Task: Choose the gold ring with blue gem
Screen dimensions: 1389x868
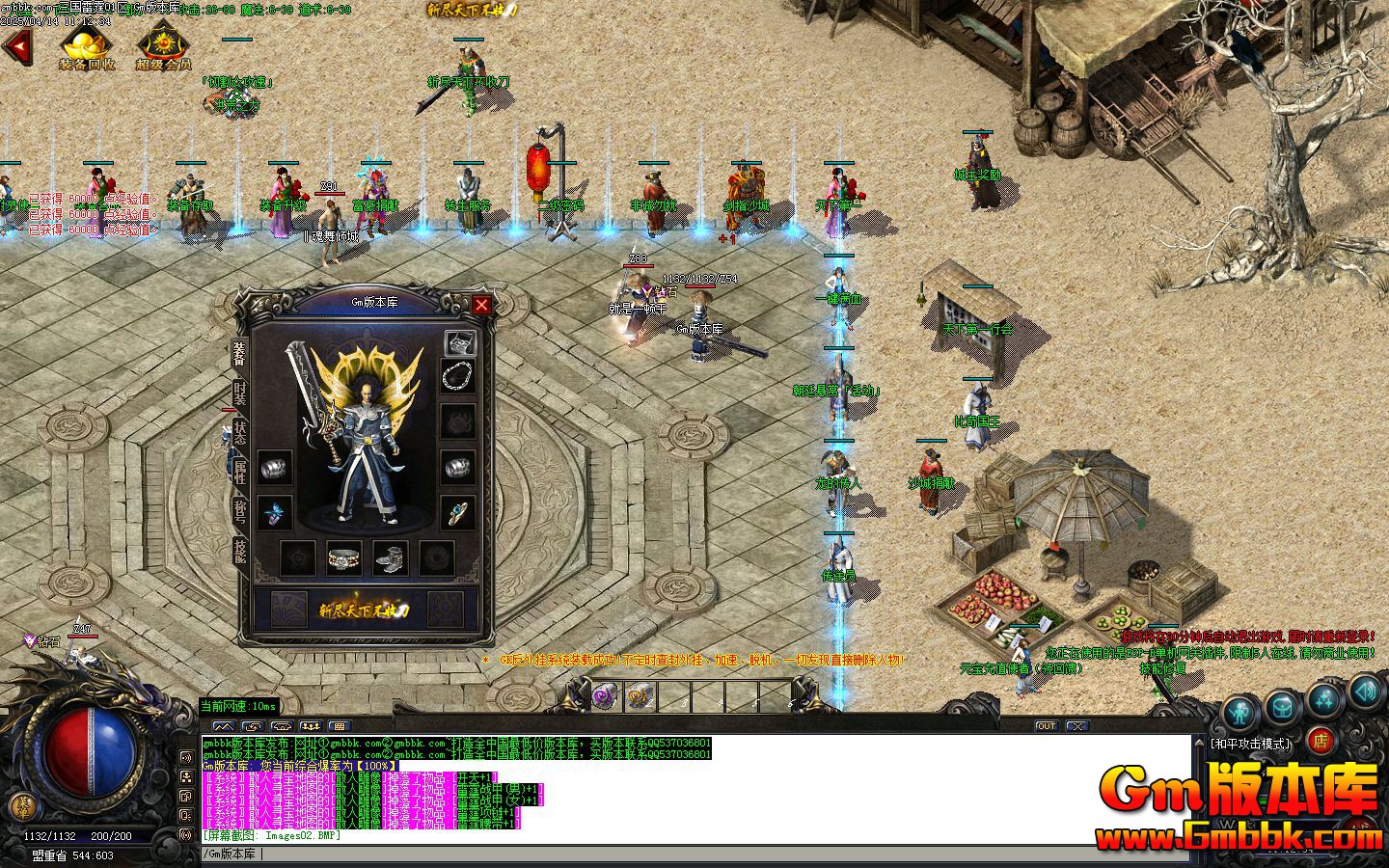Action: tap(458, 512)
